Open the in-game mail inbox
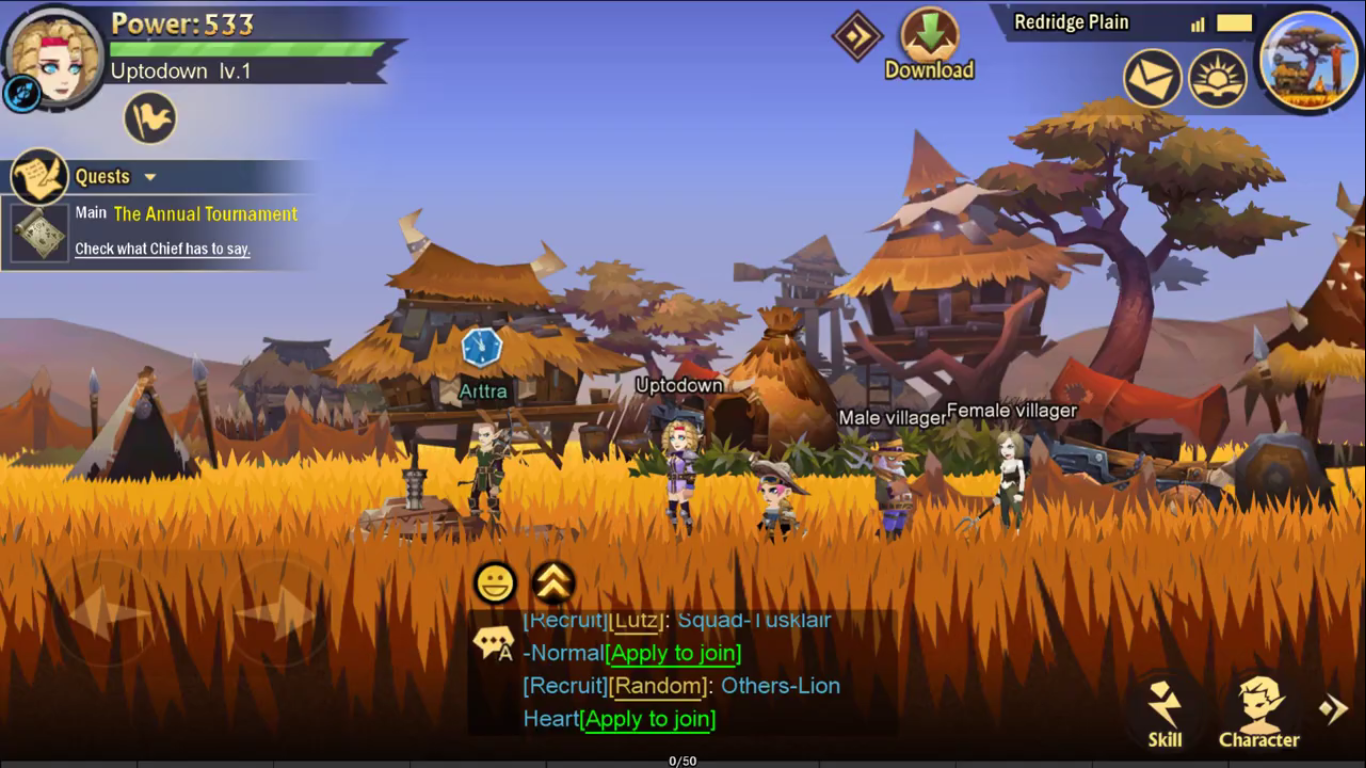Viewport: 1366px width, 768px height. coord(1152,77)
